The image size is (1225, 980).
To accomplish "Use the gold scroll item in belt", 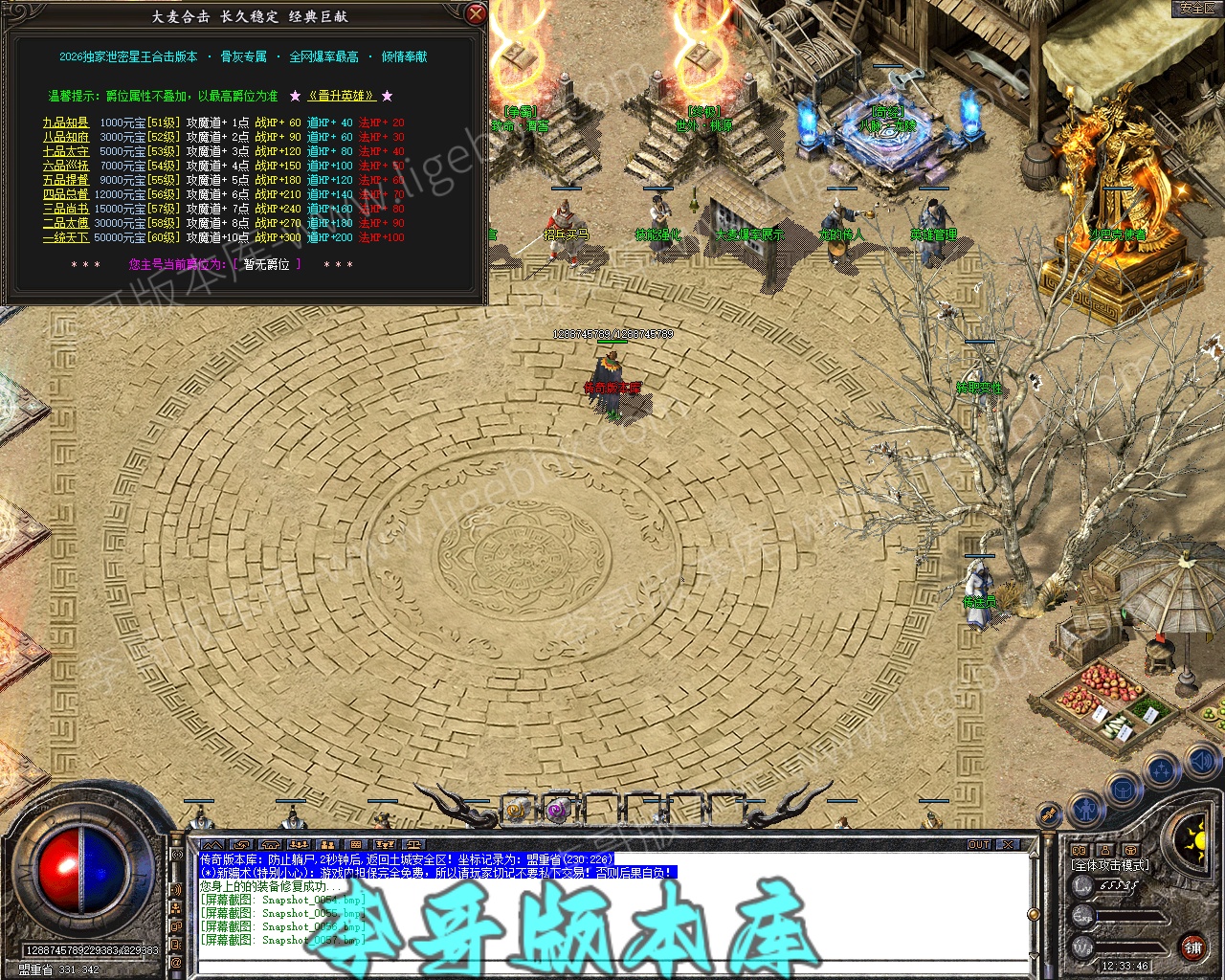I will (518, 810).
